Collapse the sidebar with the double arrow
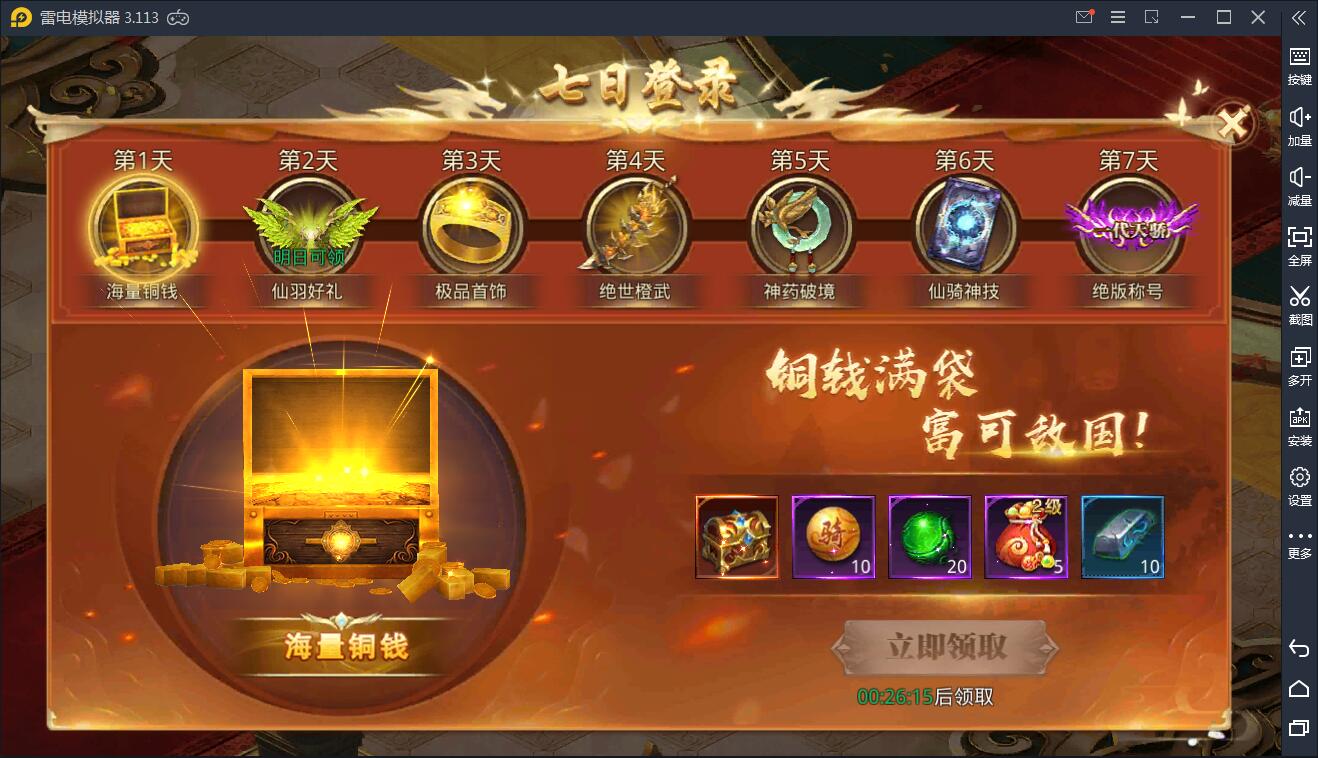This screenshot has height=758, width=1318. (1299, 17)
